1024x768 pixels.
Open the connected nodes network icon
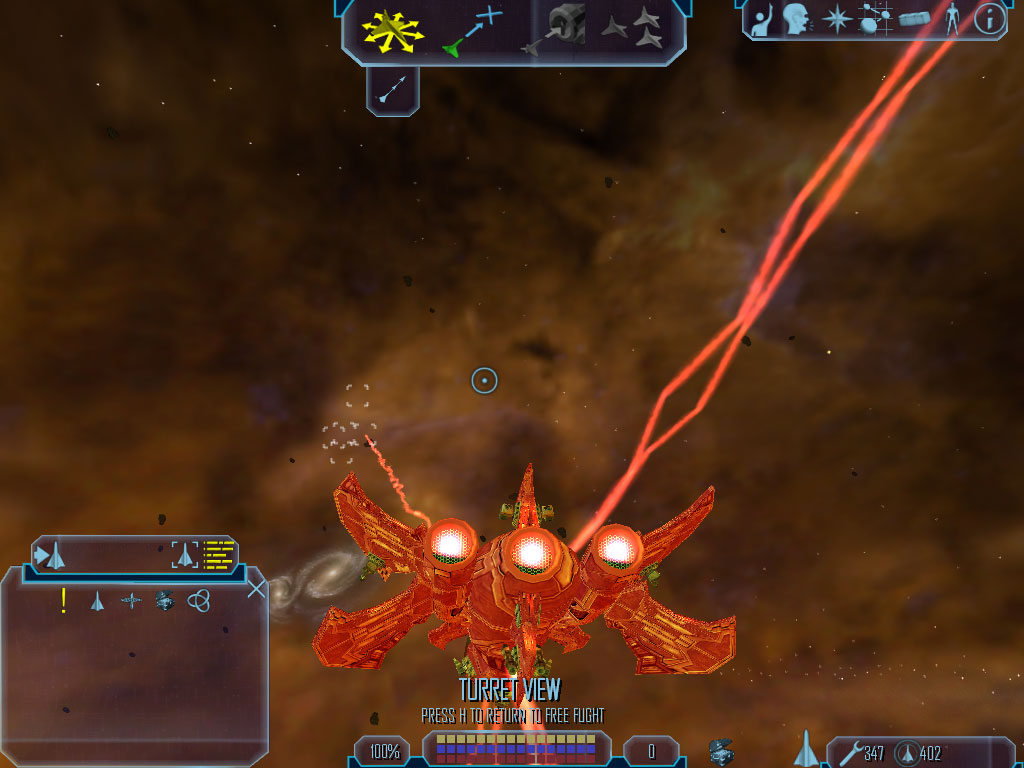coord(875,19)
